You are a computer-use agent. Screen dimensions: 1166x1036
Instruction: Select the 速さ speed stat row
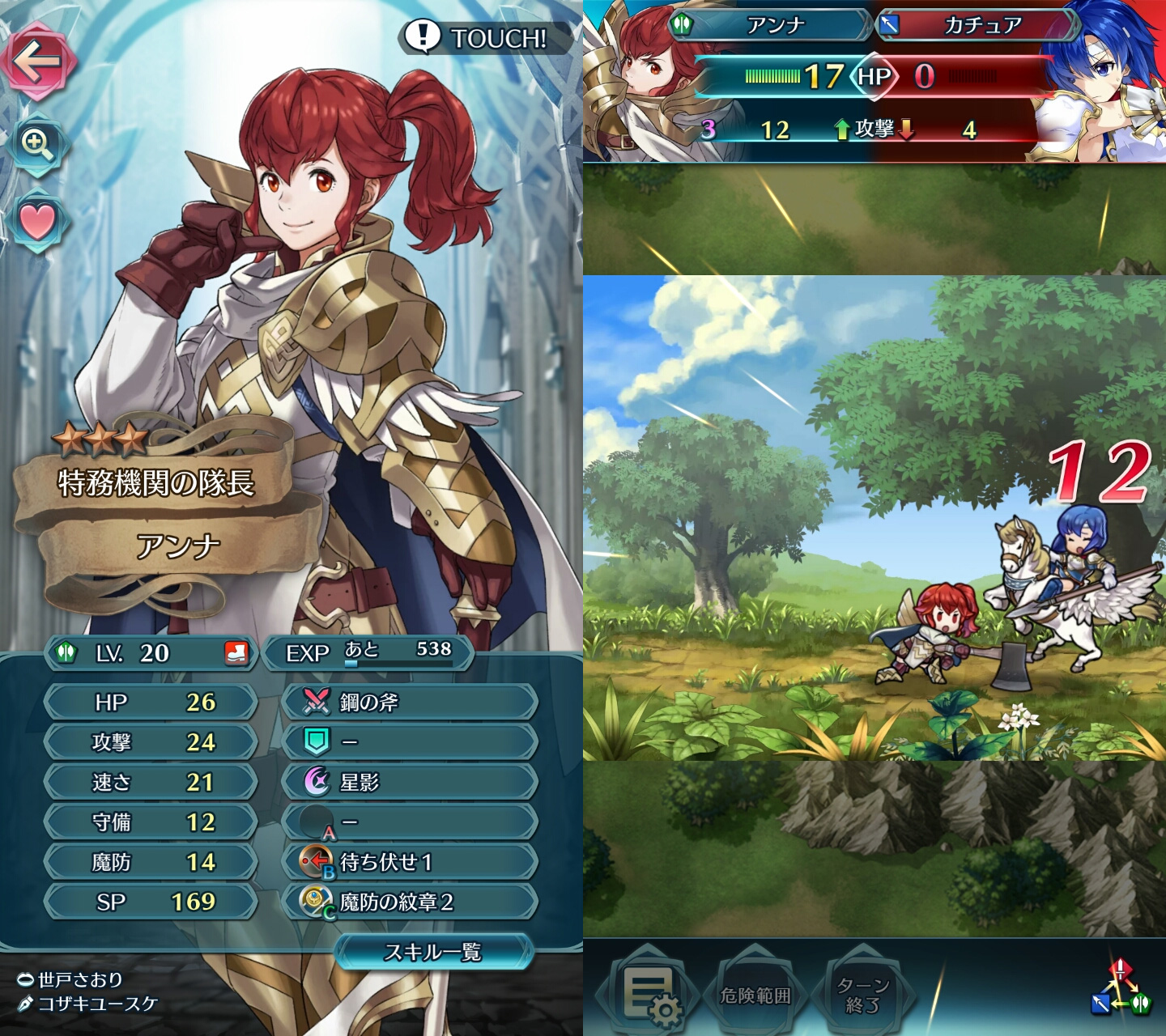pyautogui.click(x=151, y=782)
